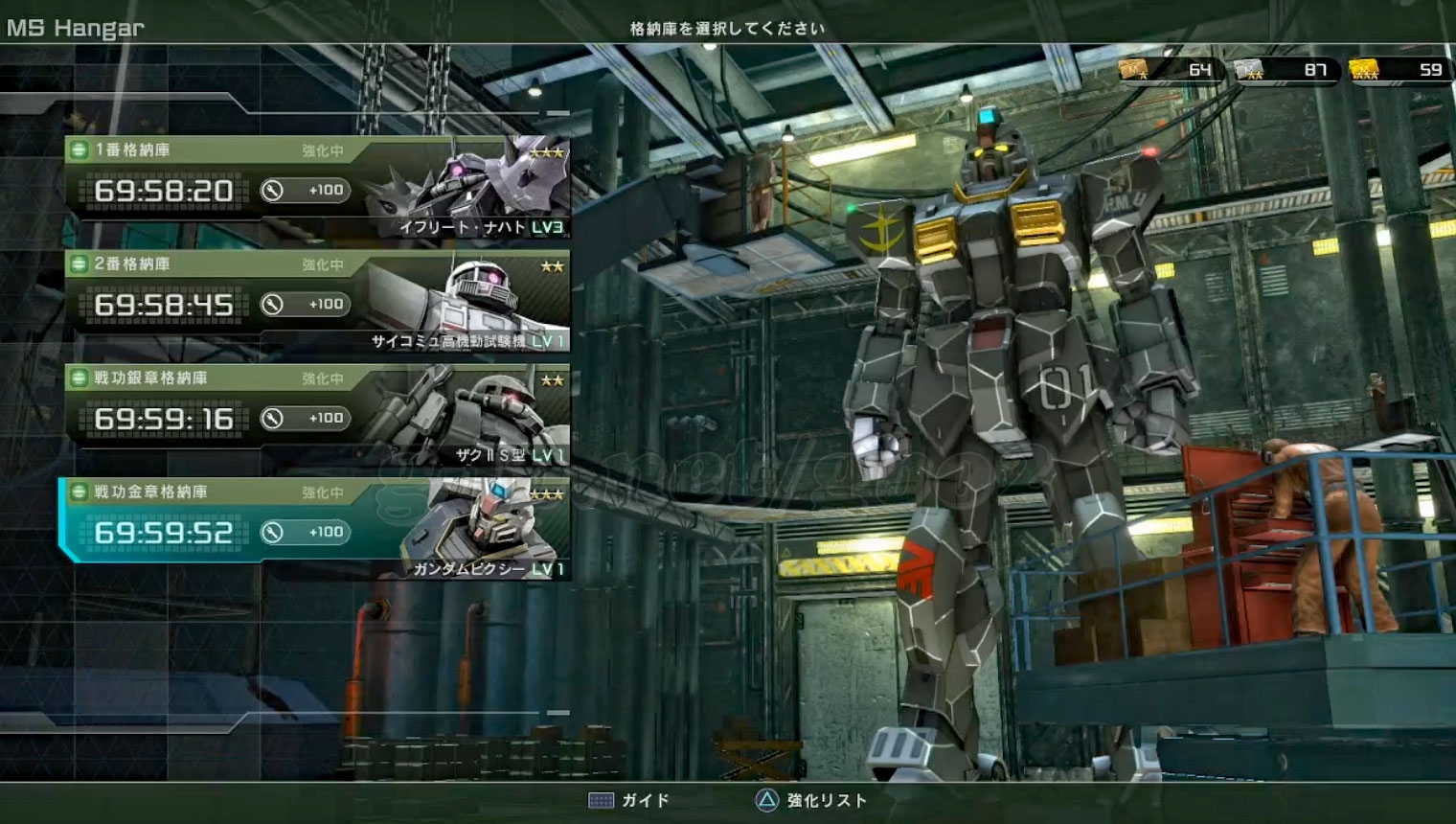Use the +100 boost in 2番格納庫
1456x824 pixels.
pos(305,304)
